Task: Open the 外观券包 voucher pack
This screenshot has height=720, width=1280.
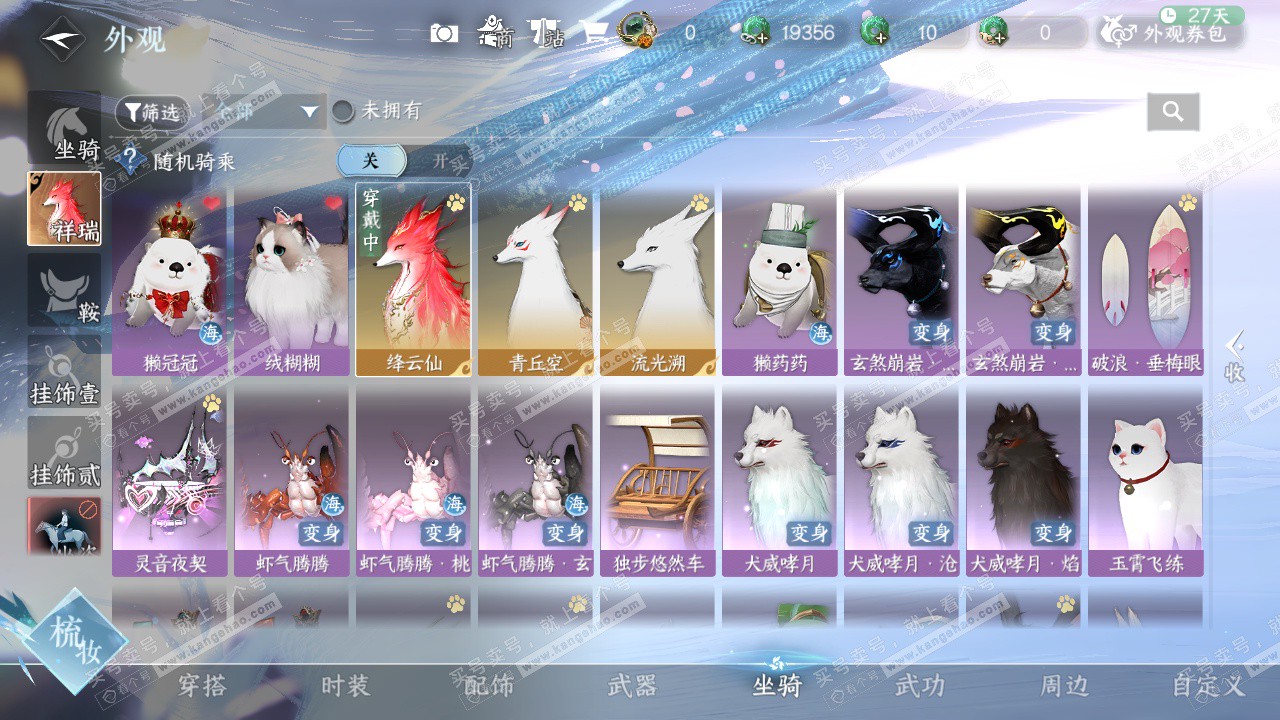Action: click(1170, 33)
